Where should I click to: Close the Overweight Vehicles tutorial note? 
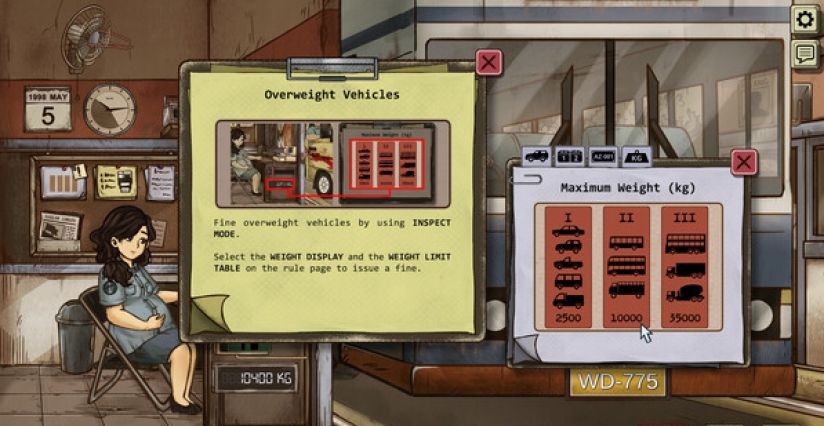pyautogui.click(x=488, y=64)
